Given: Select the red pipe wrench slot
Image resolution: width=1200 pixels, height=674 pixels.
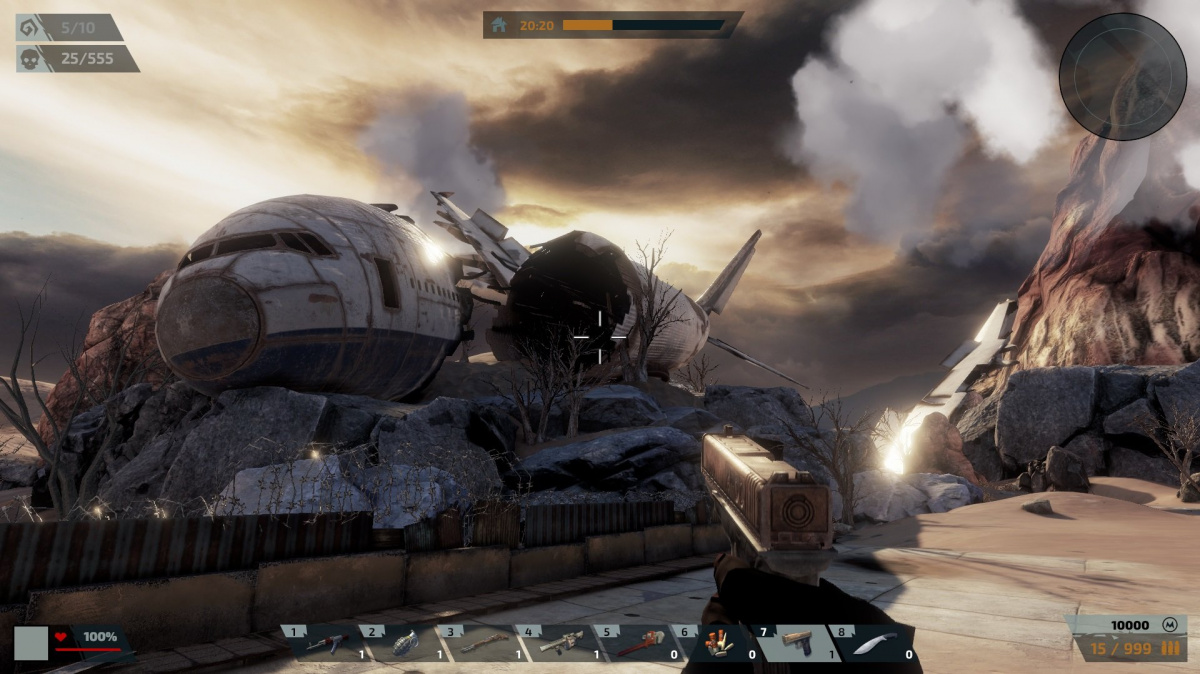Looking at the screenshot, I should tap(639, 643).
